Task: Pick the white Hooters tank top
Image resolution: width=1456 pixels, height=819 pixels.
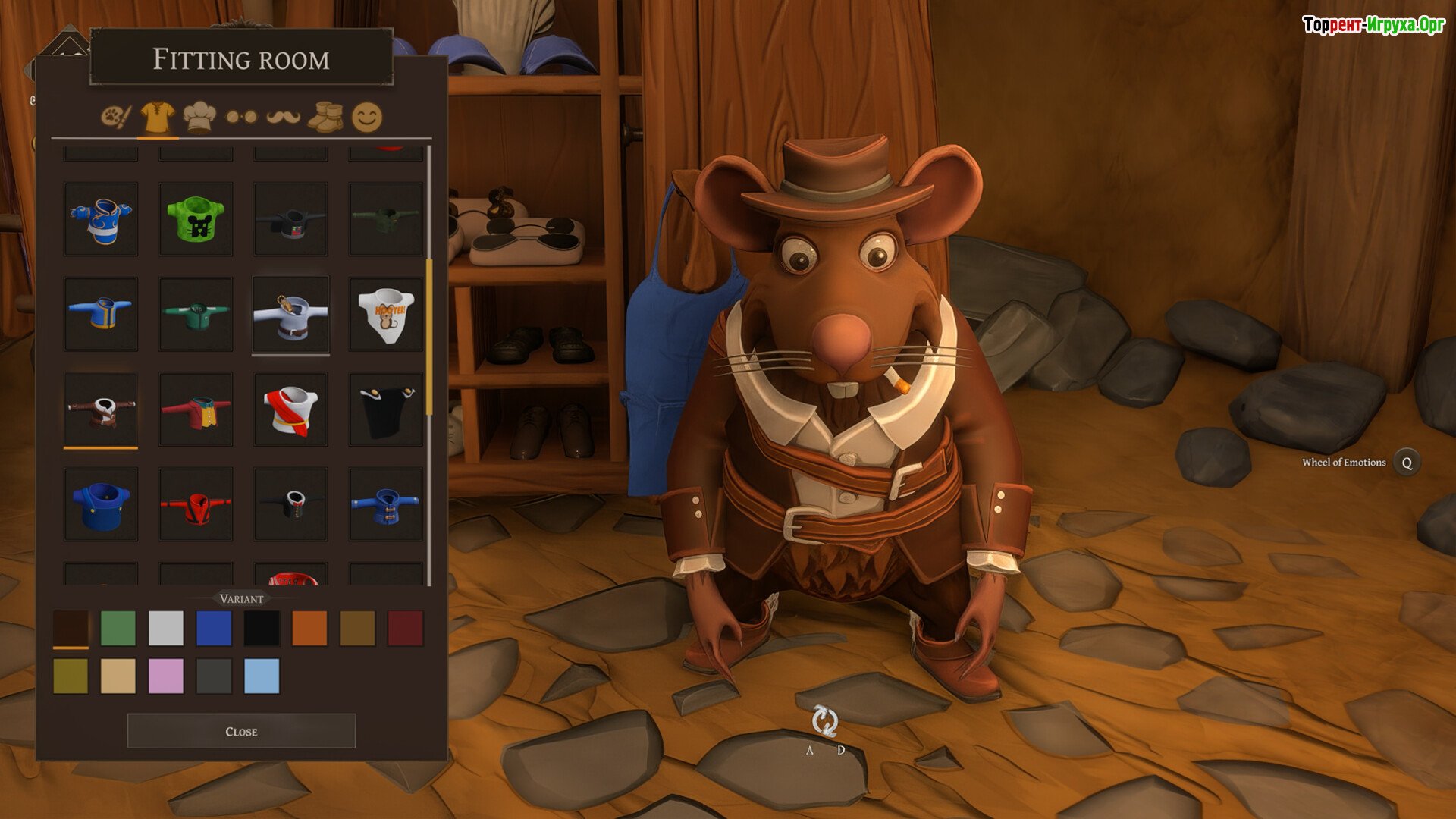Action: coord(386,314)
